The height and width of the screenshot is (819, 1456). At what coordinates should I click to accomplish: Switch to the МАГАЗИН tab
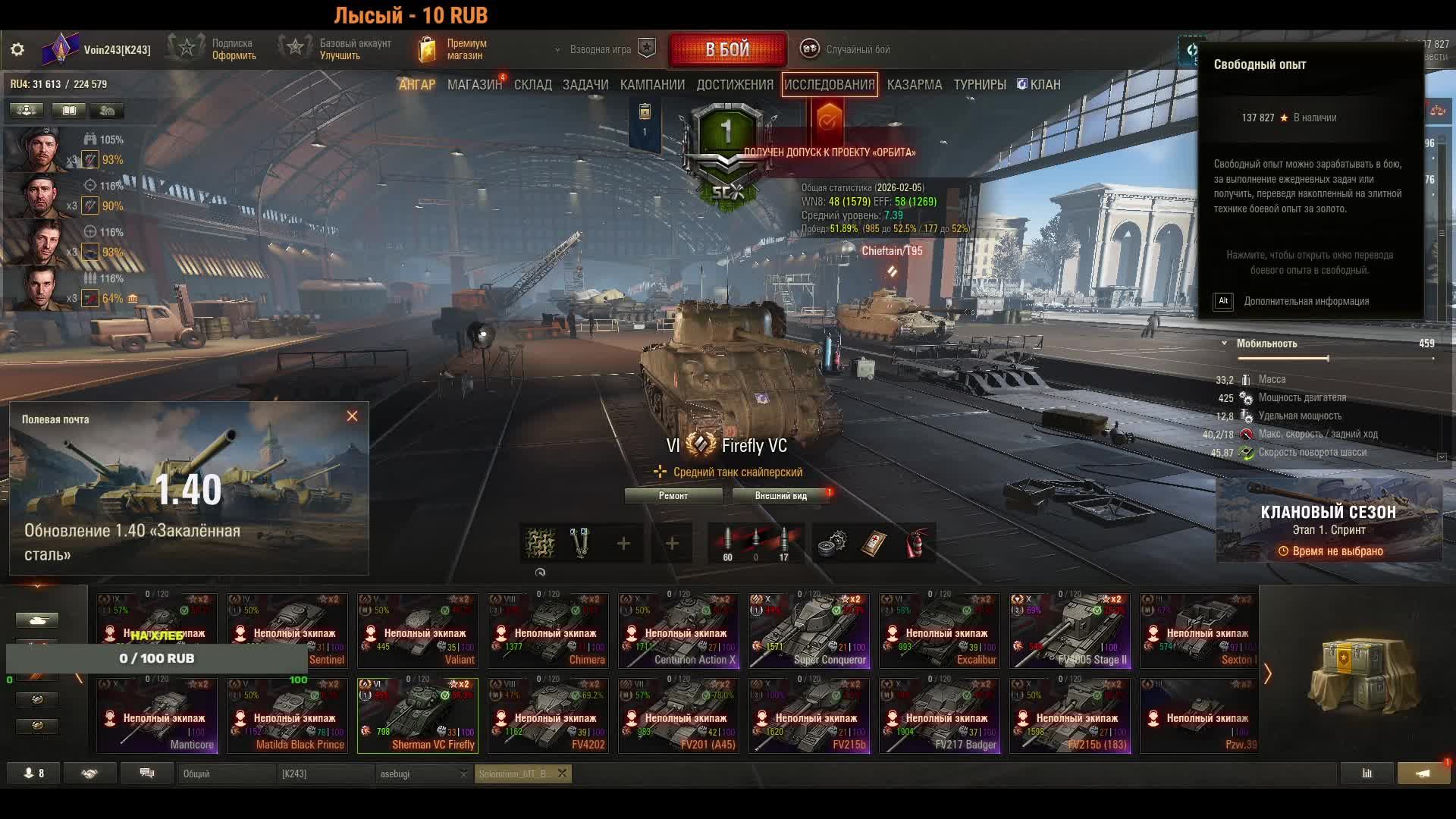[x=474, y=84]
